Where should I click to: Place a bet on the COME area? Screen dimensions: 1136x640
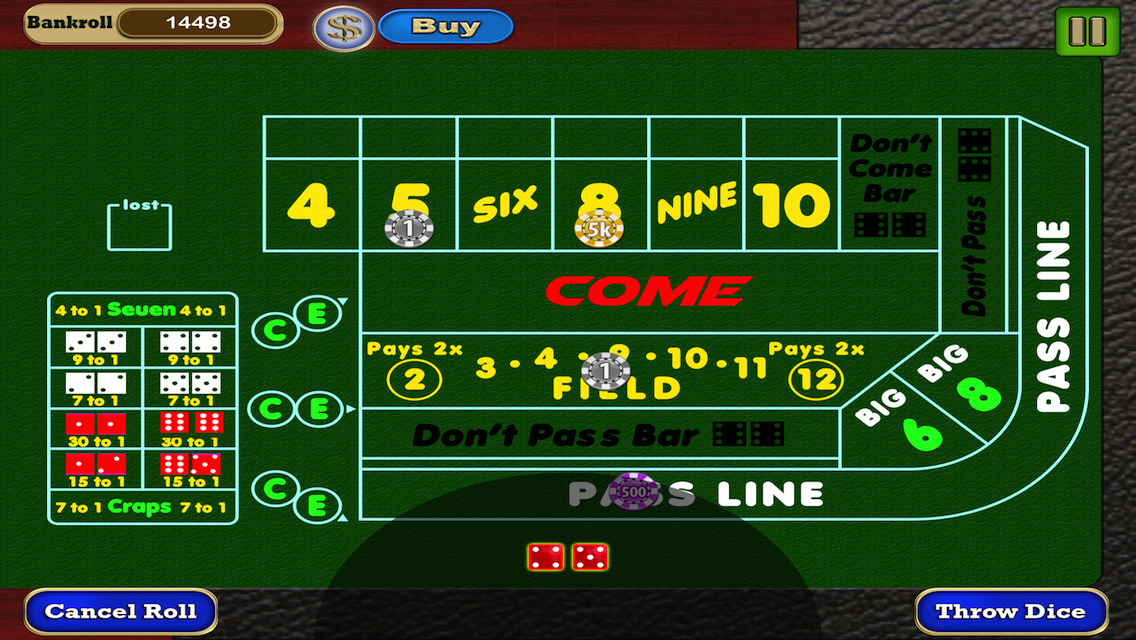click(x=648, y=291)
